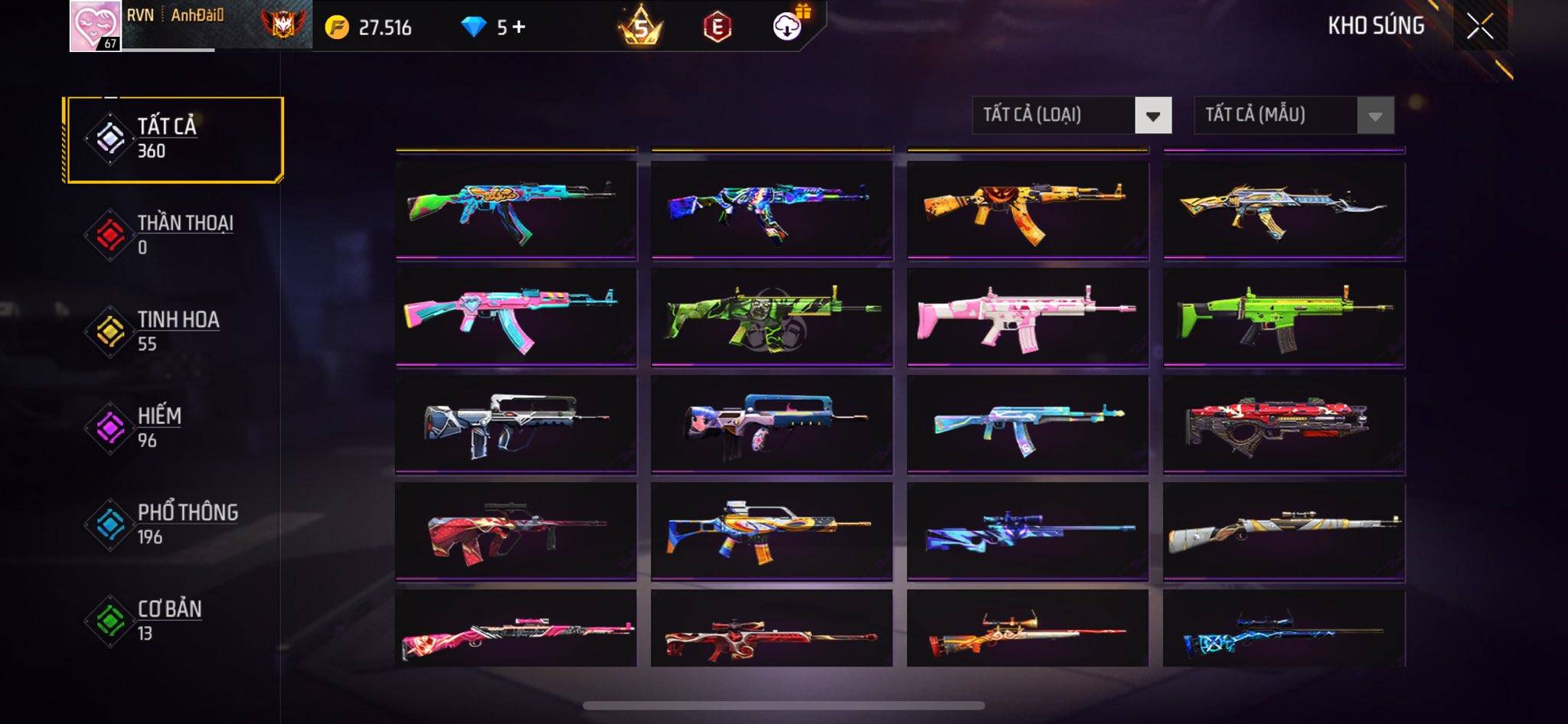Show the Hiếm weapon skins
Screen dimensions: 1568x724
(x=175, y=428)
